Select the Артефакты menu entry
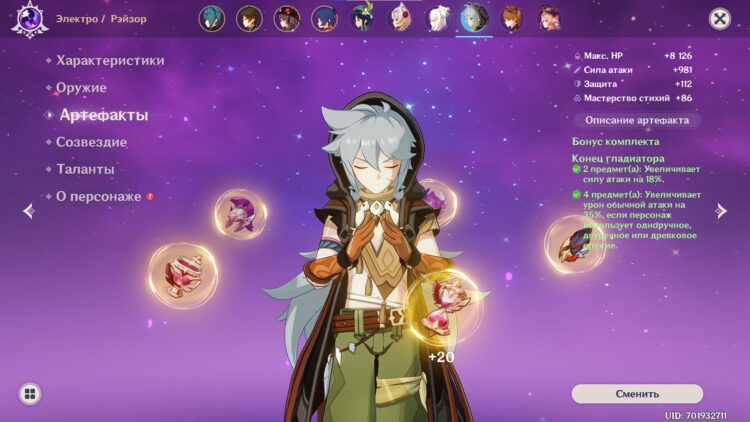 [x=103, y=115]
